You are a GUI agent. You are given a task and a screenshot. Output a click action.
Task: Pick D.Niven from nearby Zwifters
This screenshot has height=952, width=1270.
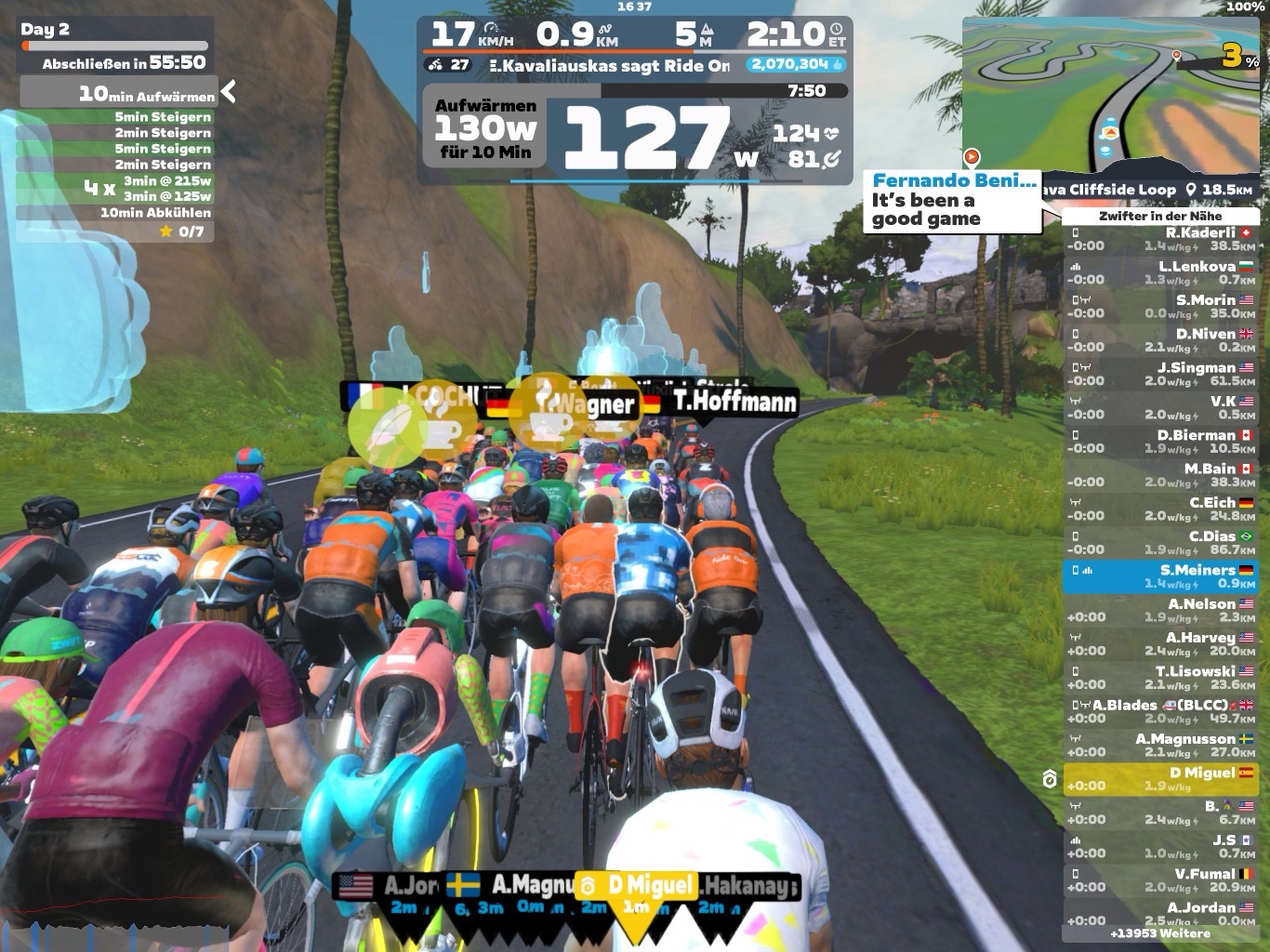[1160, 340]
